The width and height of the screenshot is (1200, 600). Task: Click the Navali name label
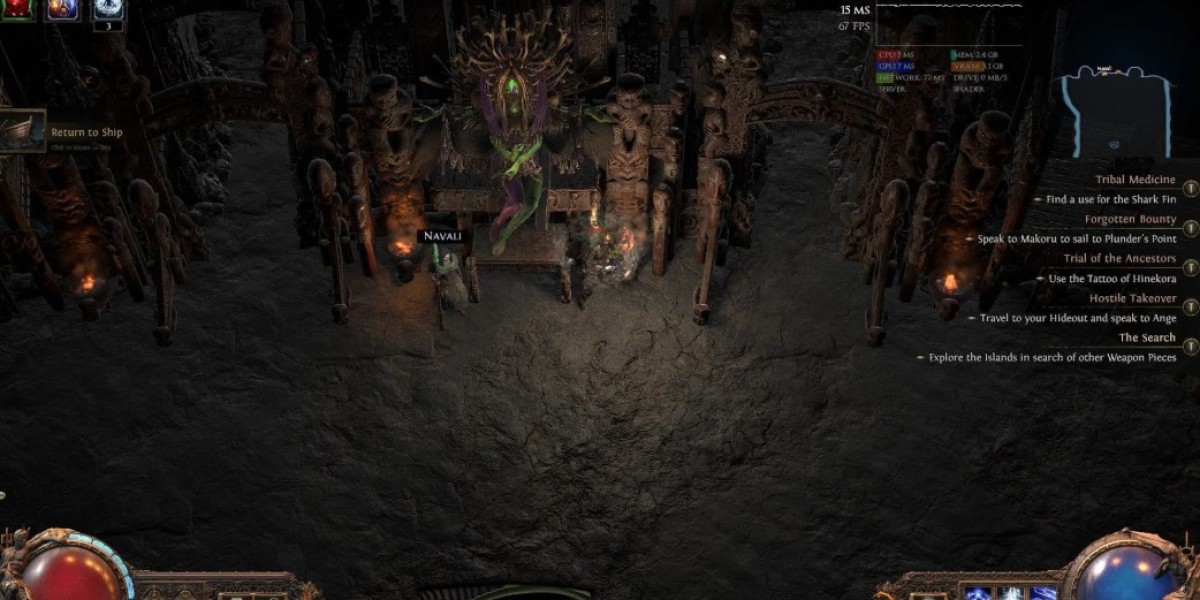coord(442,236)
